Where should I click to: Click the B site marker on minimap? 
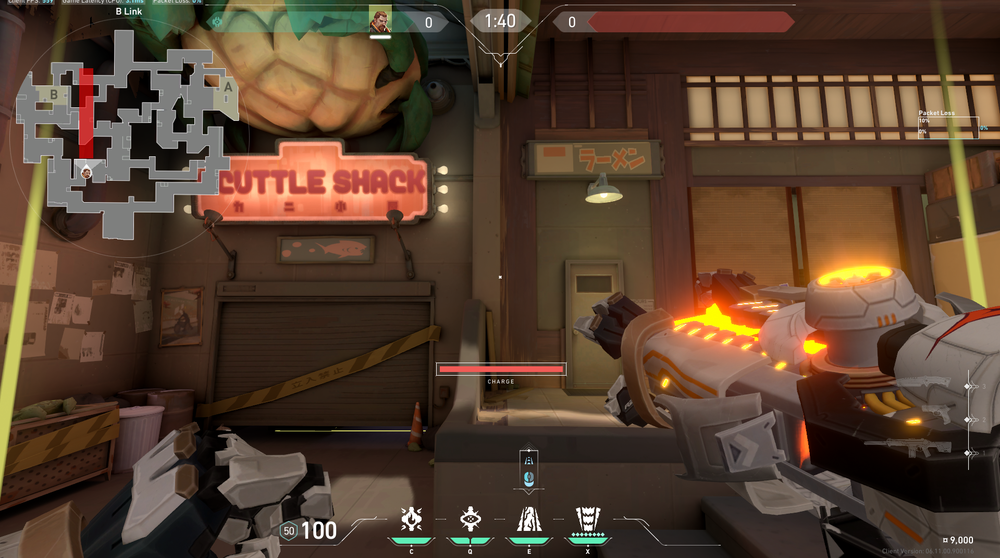point(53,95)
